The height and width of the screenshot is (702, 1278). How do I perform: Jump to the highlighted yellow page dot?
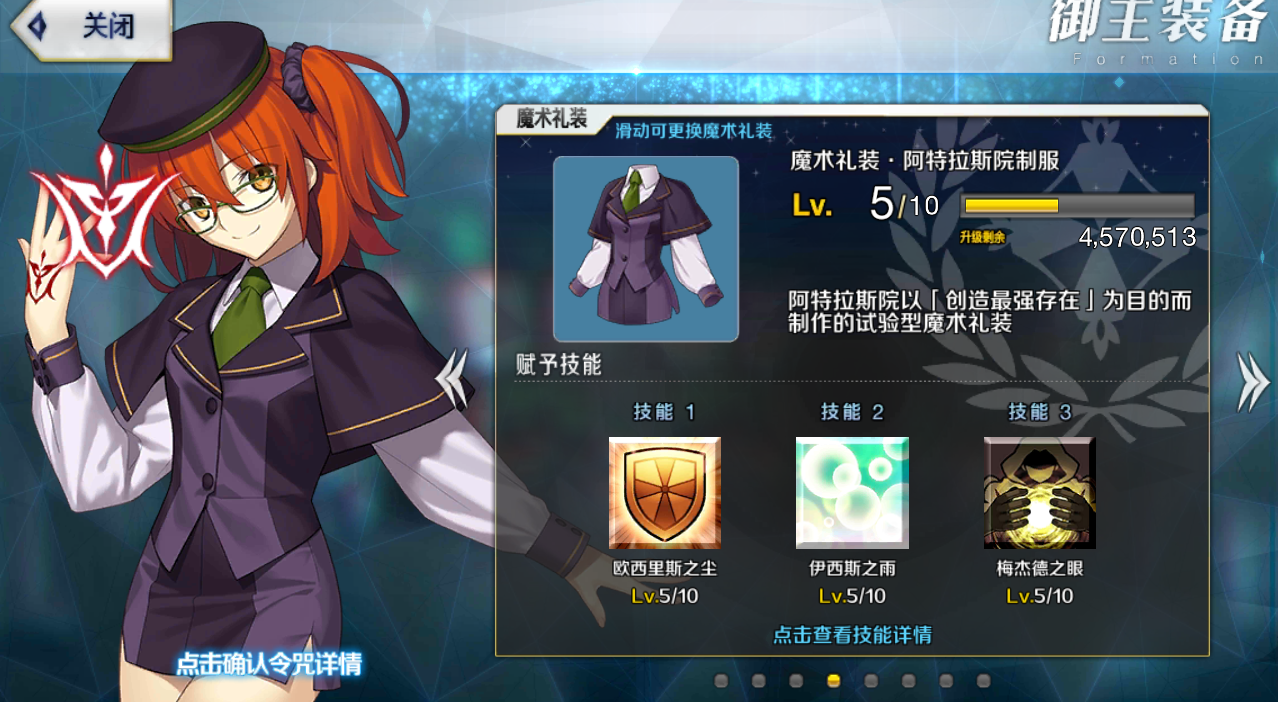(x=833, y=681)
